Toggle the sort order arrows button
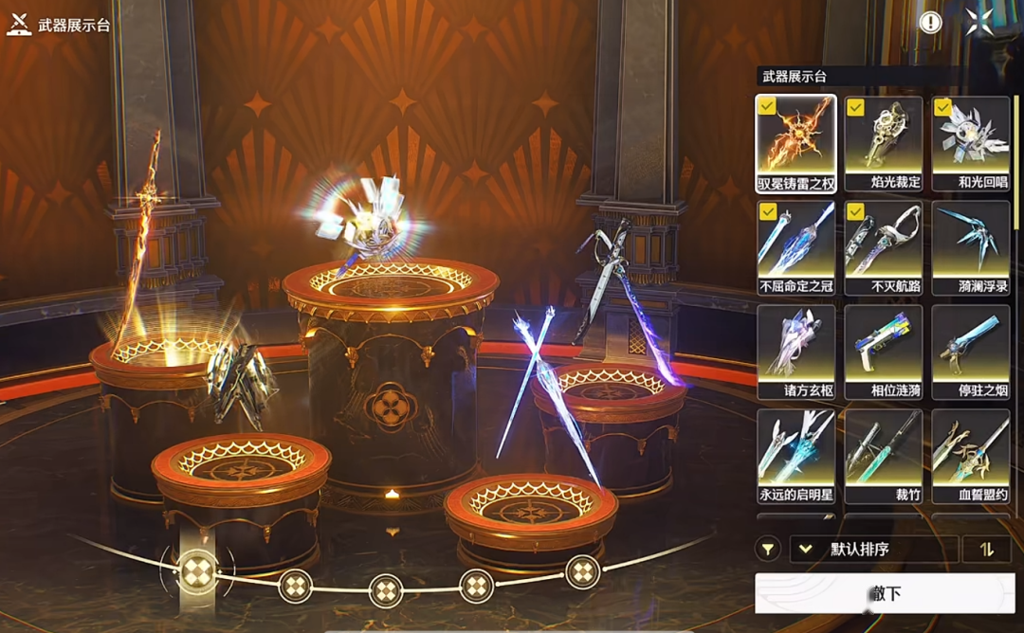This screenshot has width=1024, height=633. tap(986, 549)
